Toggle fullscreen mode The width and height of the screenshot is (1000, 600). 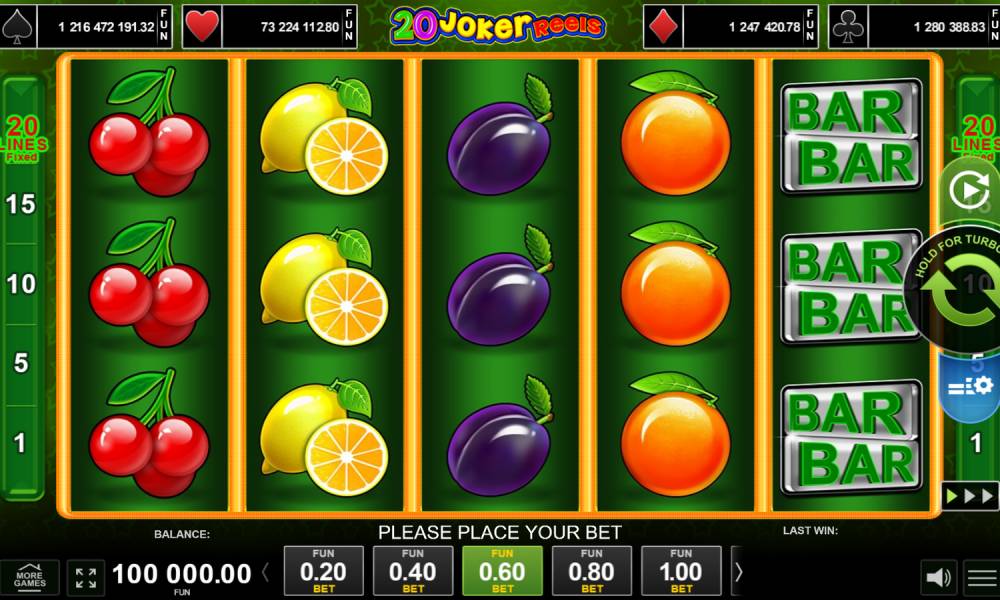click(x=86, y=578)
